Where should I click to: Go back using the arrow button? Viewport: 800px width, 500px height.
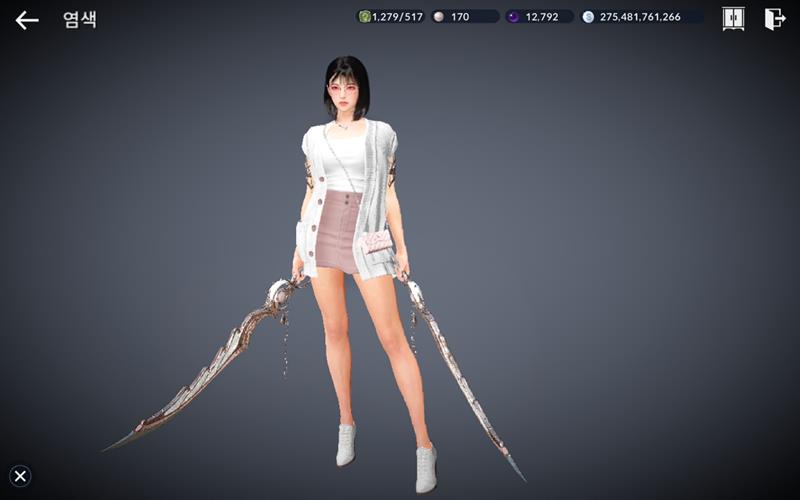27,20
